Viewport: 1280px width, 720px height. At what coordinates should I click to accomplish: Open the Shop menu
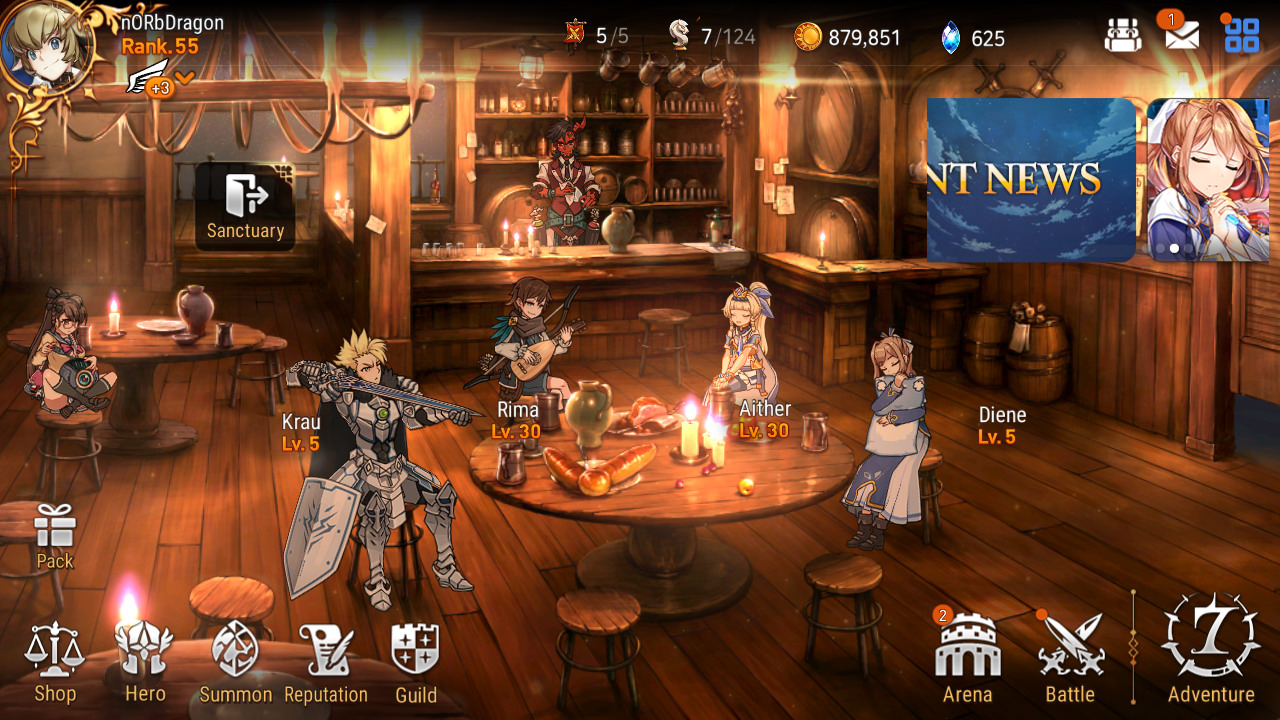coord(55,662)
